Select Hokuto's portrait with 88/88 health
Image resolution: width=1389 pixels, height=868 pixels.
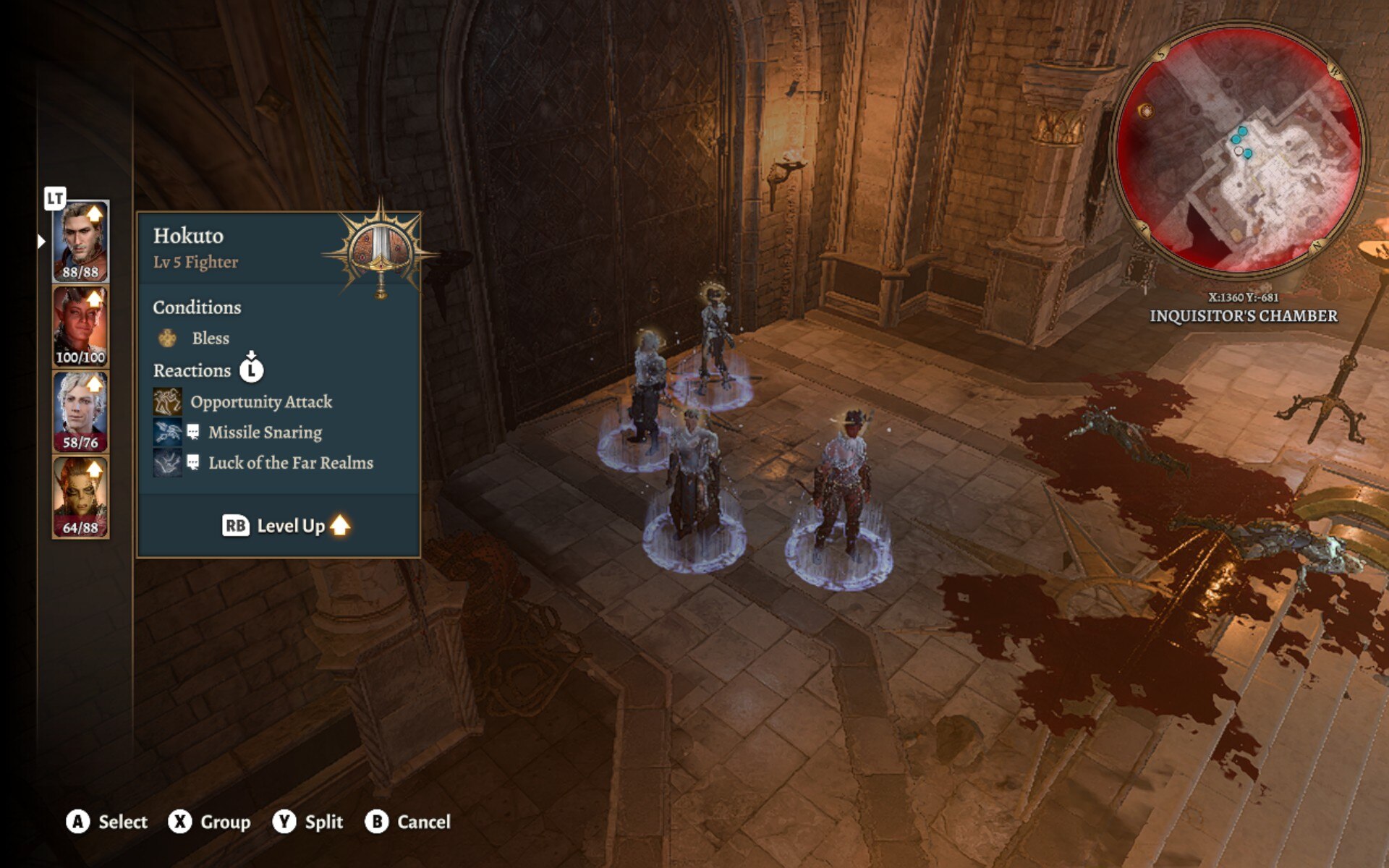pos(80,241)
